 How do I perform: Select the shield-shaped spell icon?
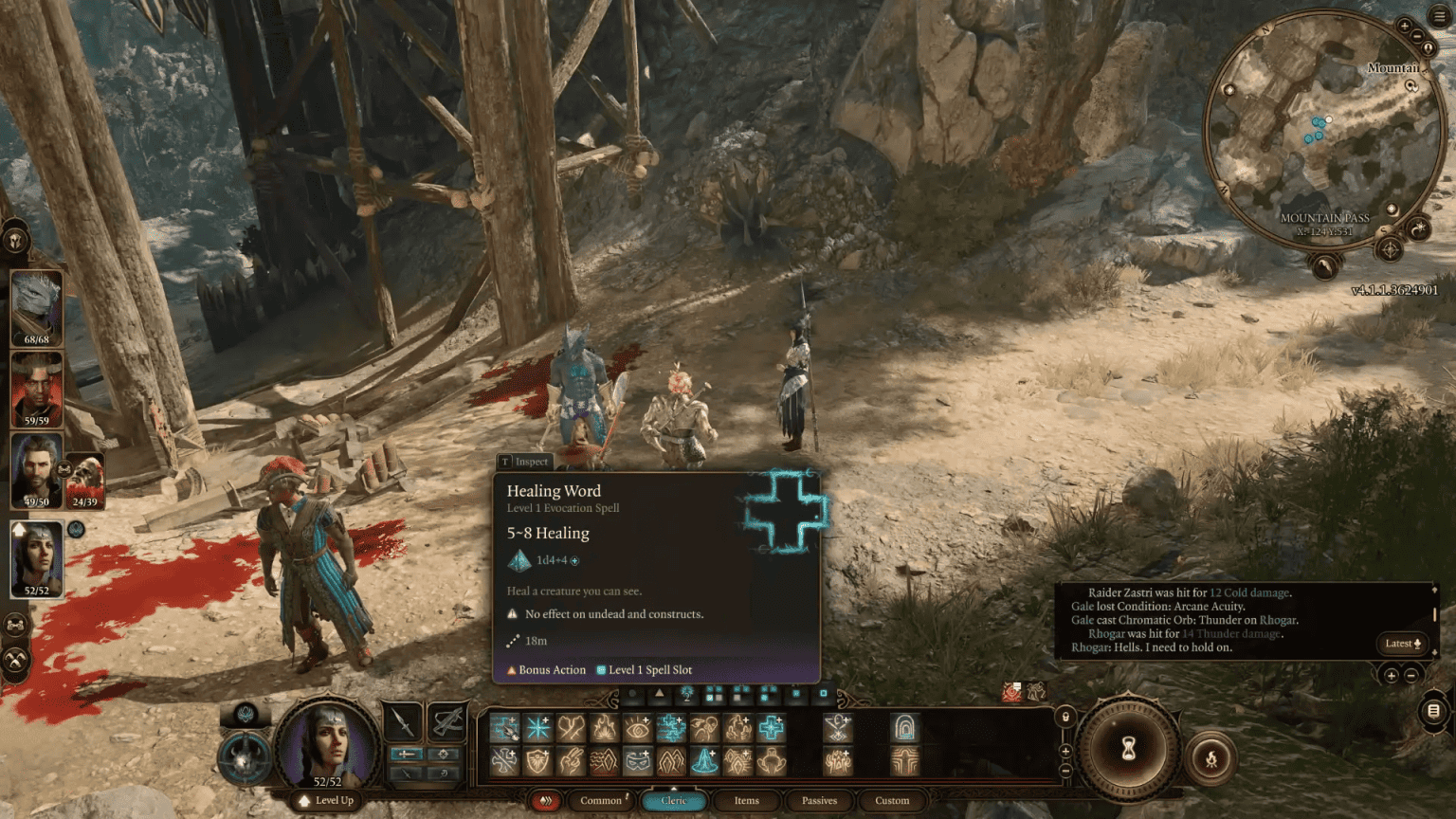pos(539,761)
